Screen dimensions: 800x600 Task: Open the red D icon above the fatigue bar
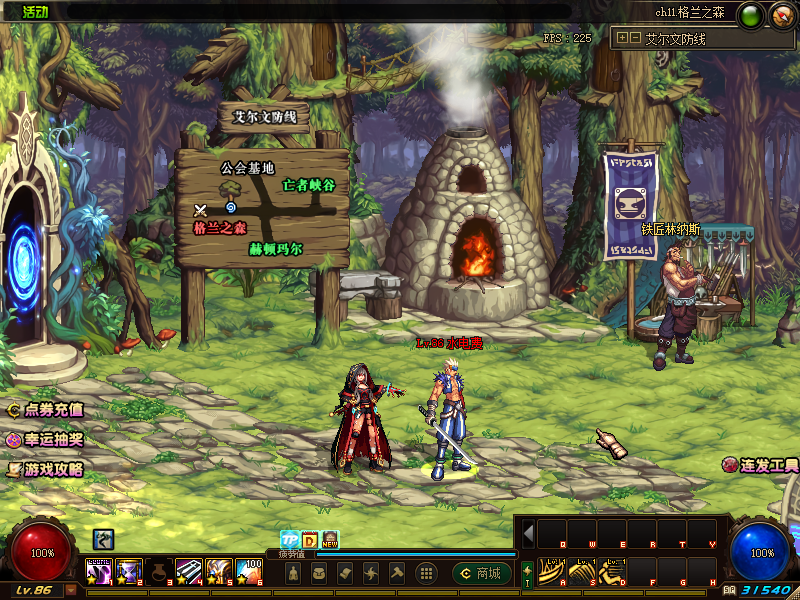tap(309, 539)
